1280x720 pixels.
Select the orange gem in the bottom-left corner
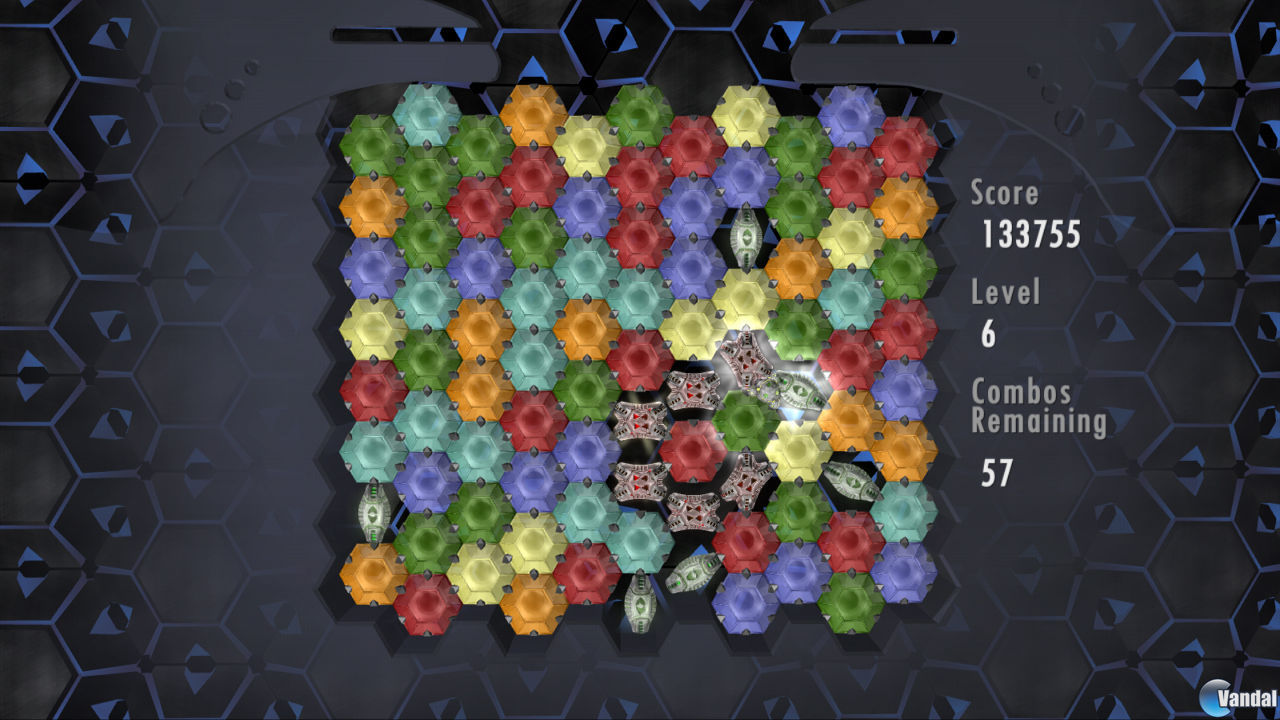click(x=373, y=572)
